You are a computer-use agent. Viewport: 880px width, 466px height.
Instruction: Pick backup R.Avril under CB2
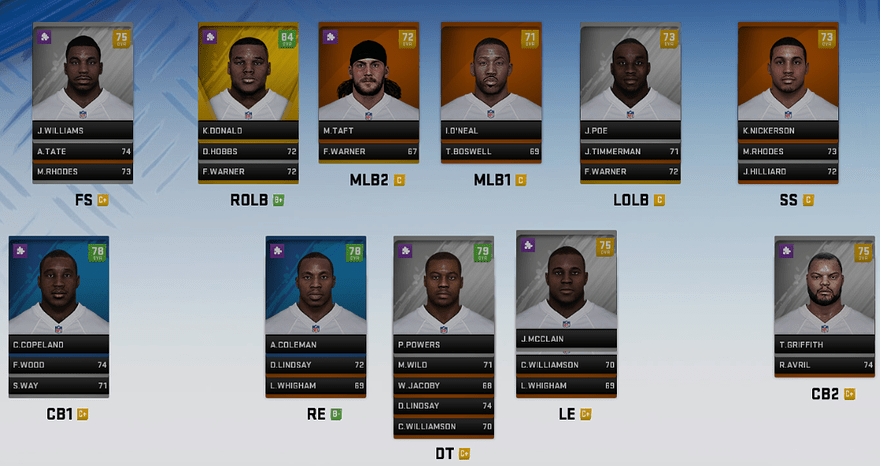tap(824, 365)
